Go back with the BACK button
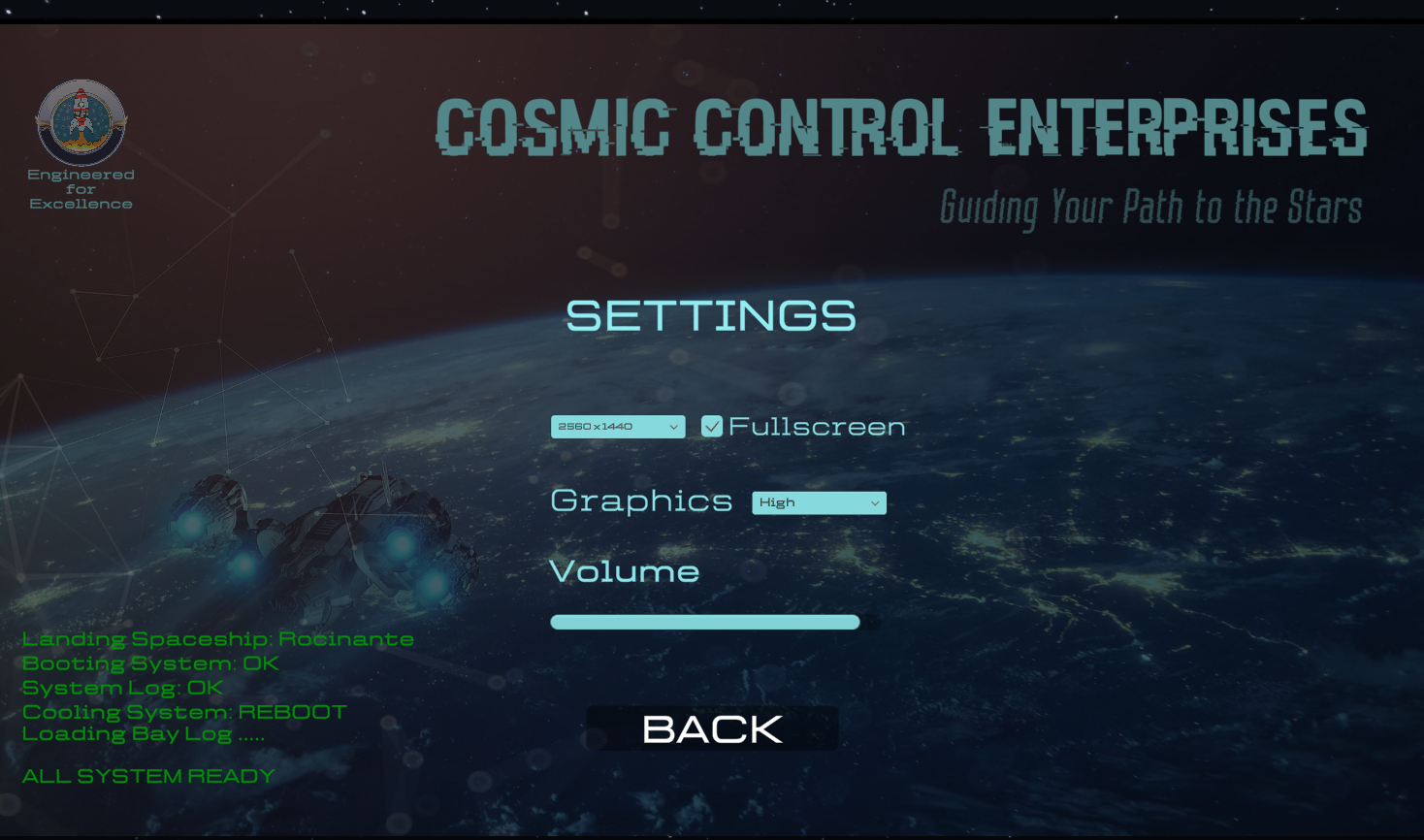Screen dimensions: 1424x840 (x=712, y=728)
